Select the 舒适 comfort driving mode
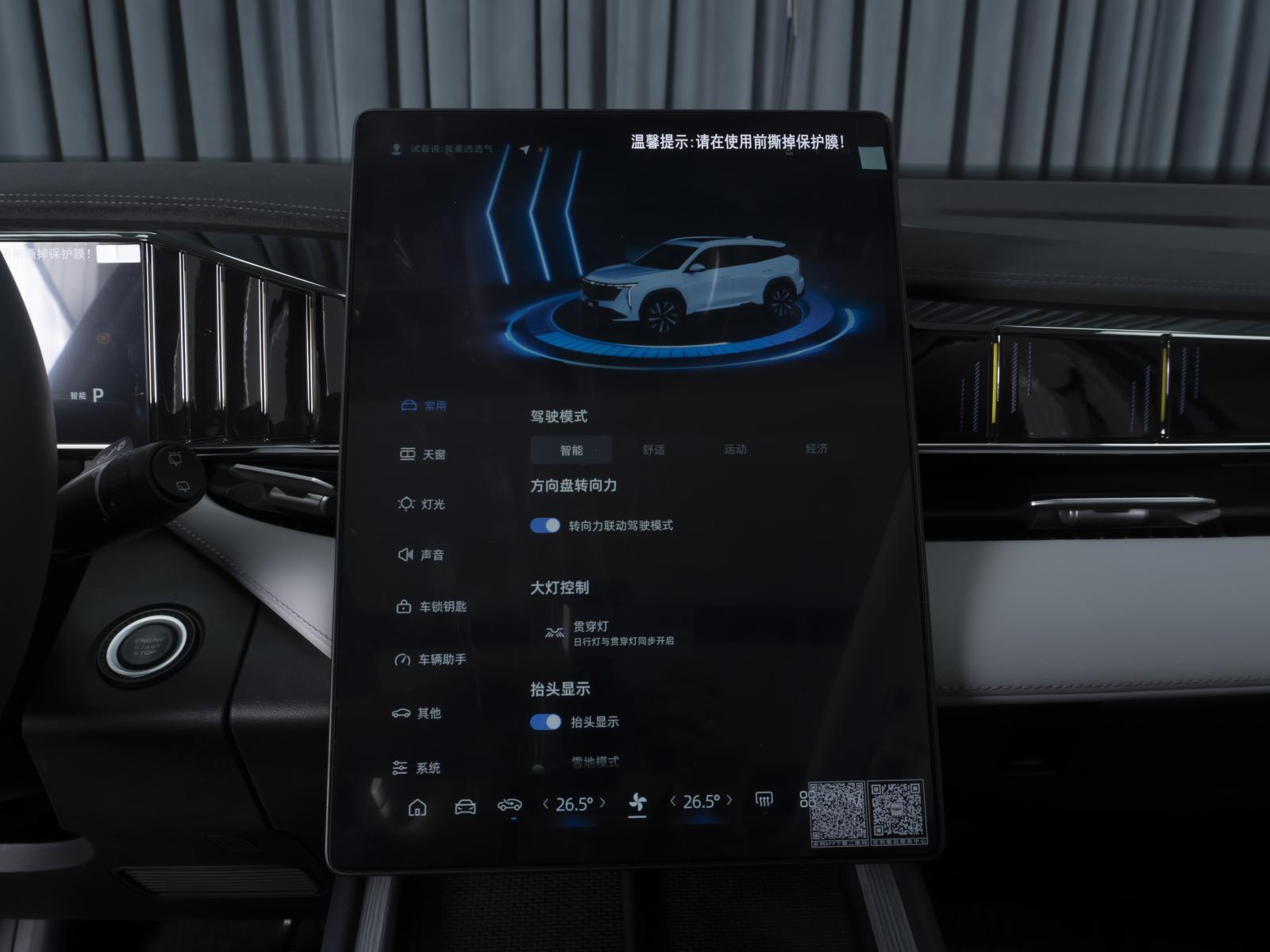 tap(653, 450)
